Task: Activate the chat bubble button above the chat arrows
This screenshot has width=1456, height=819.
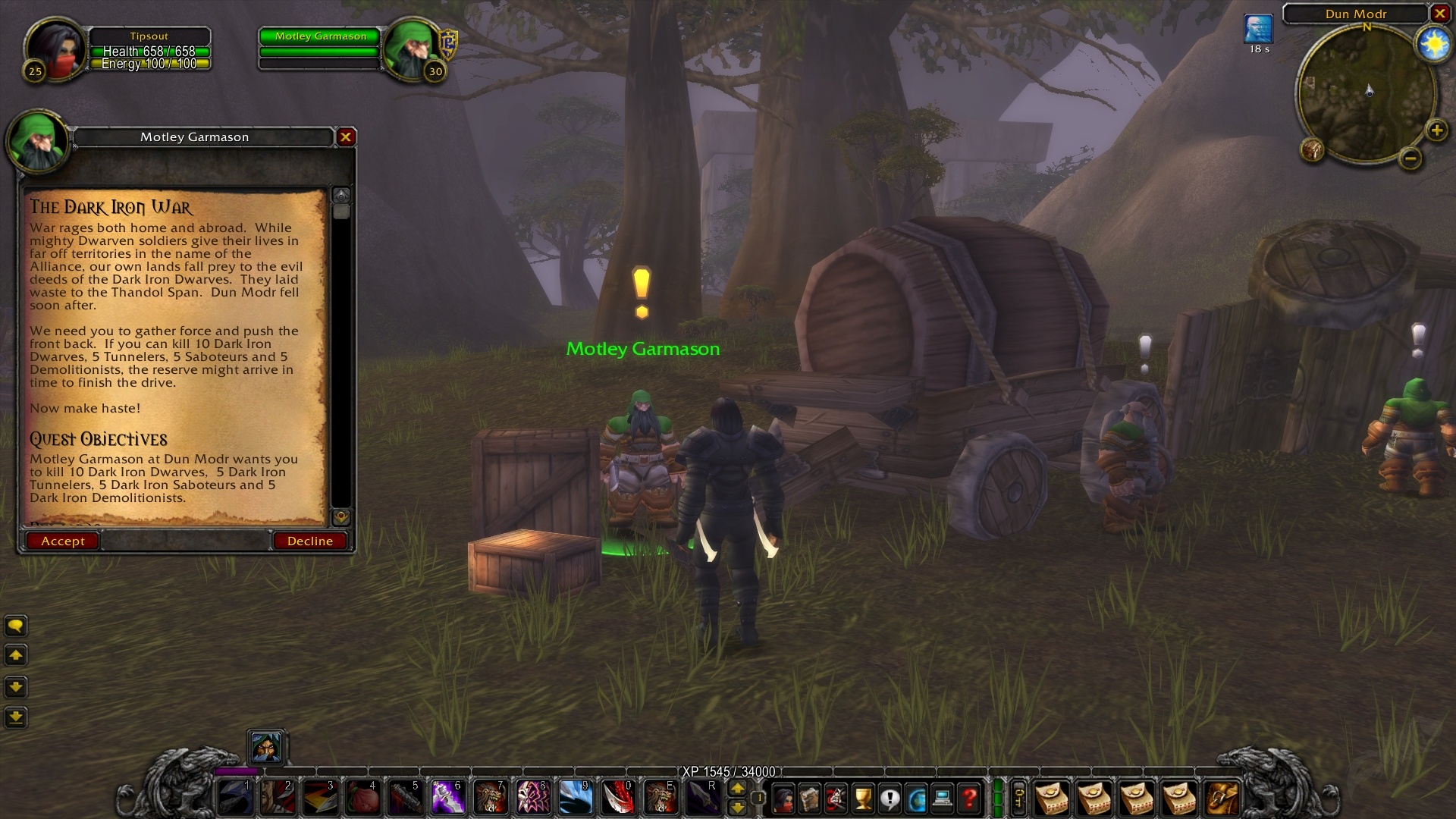Action: (x=15, y=626)
